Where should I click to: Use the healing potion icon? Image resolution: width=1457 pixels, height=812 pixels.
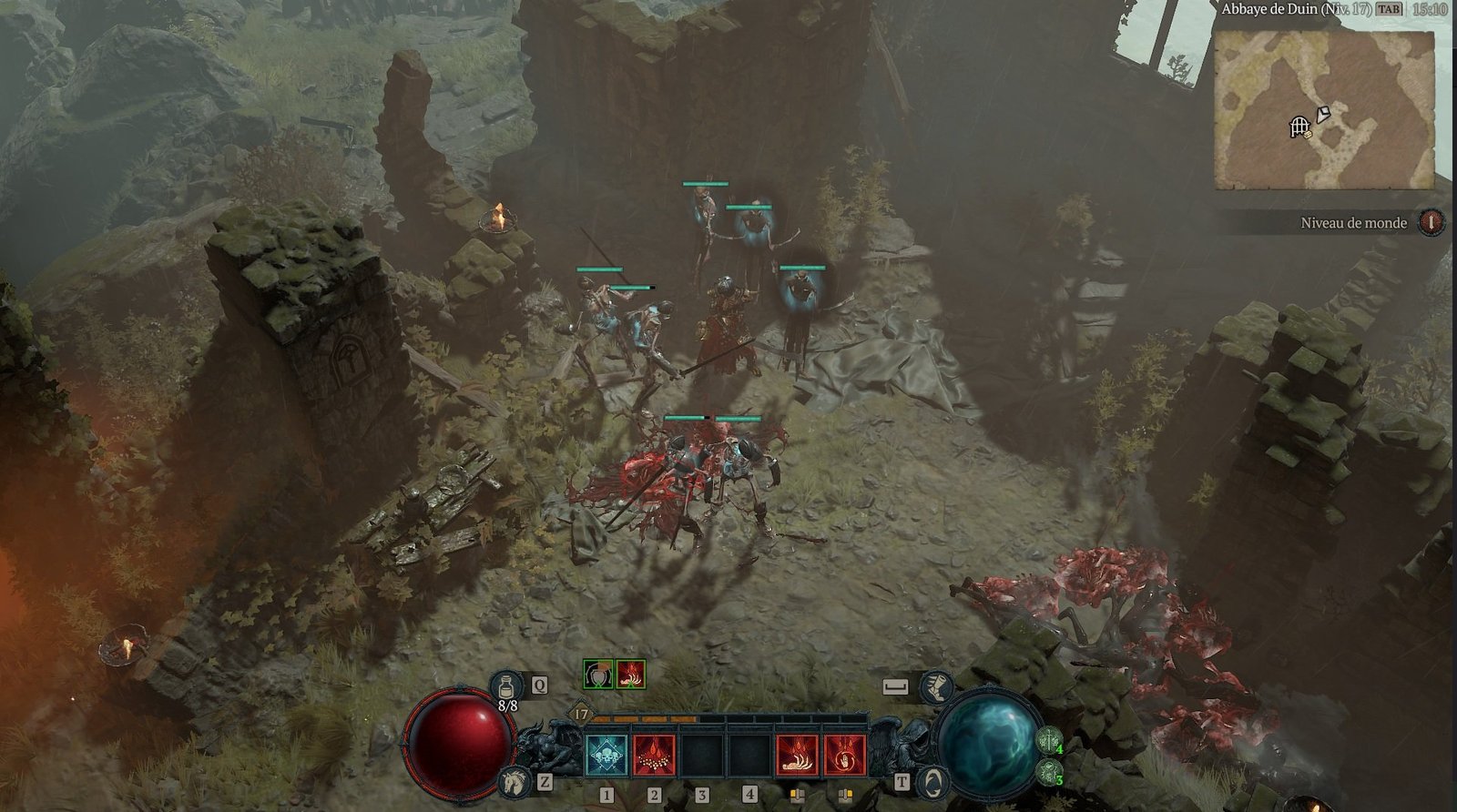coord(505,686)
